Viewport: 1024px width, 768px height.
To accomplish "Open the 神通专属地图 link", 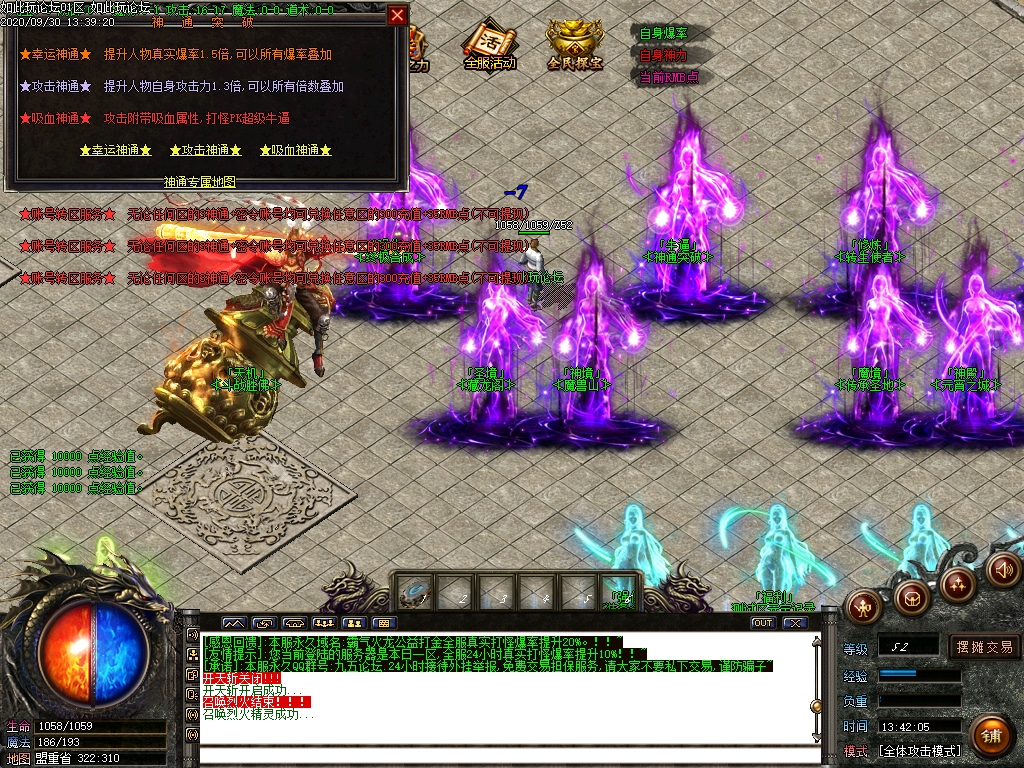I will [x=200, y=181].
